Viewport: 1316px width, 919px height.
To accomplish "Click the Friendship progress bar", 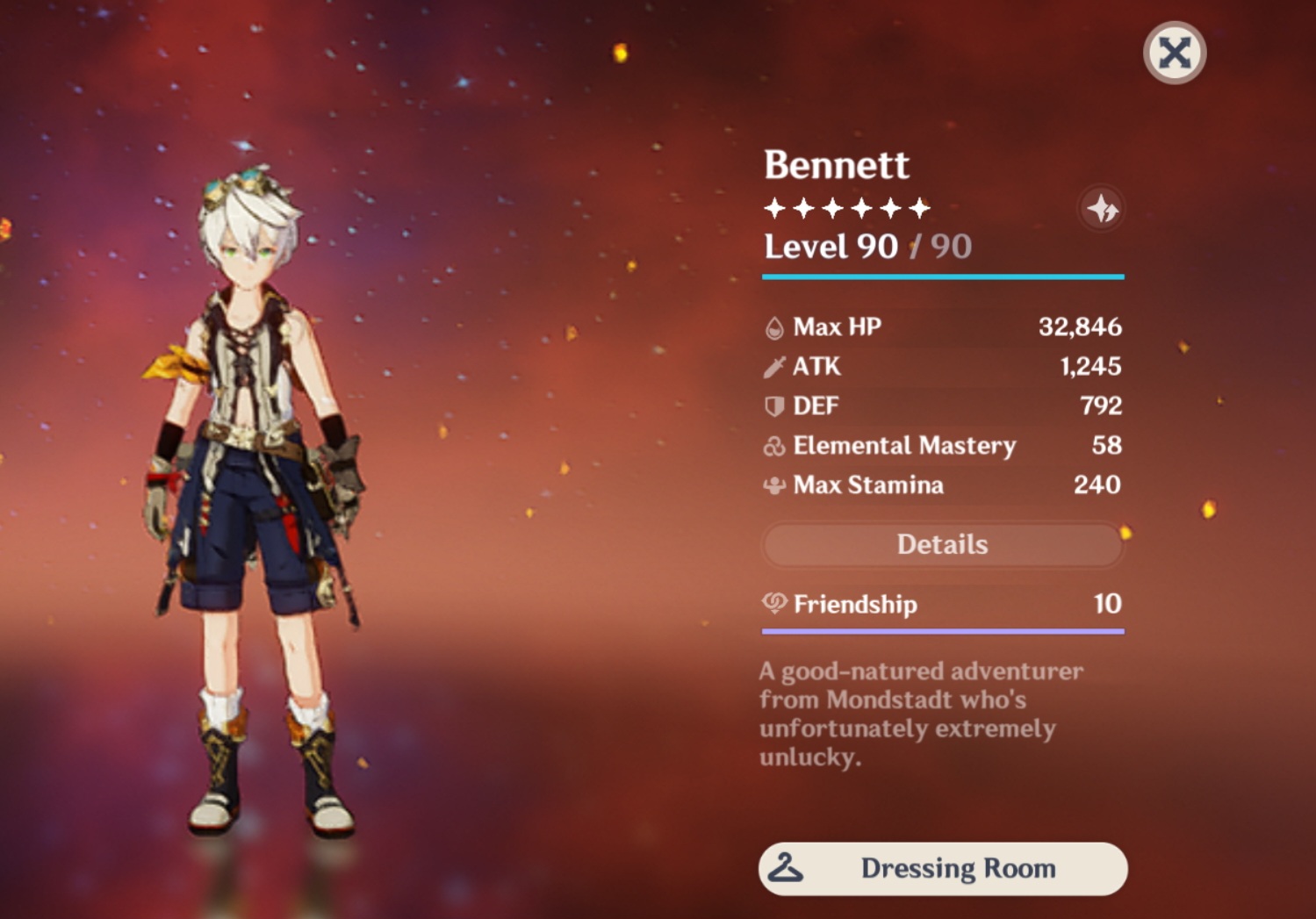I will [943, 632].
